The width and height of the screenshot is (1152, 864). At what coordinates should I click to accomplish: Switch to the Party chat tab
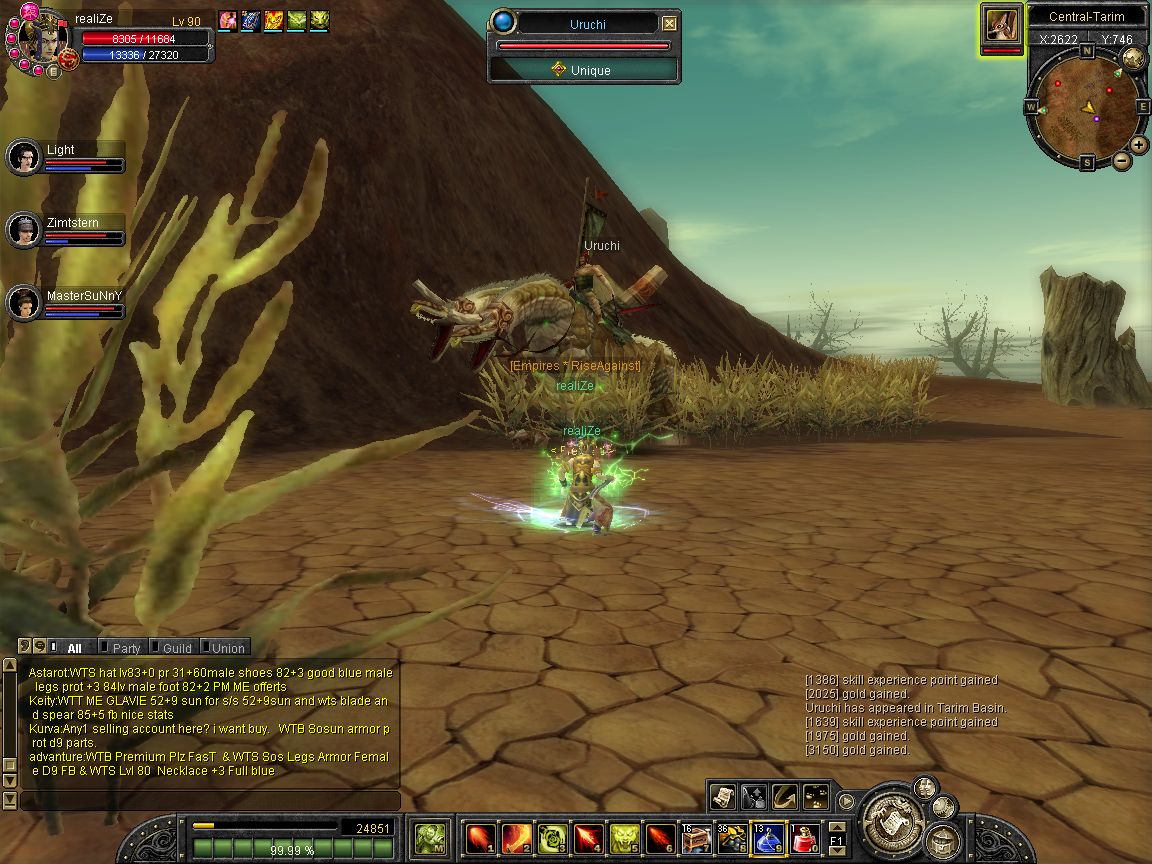click(123, 648)
